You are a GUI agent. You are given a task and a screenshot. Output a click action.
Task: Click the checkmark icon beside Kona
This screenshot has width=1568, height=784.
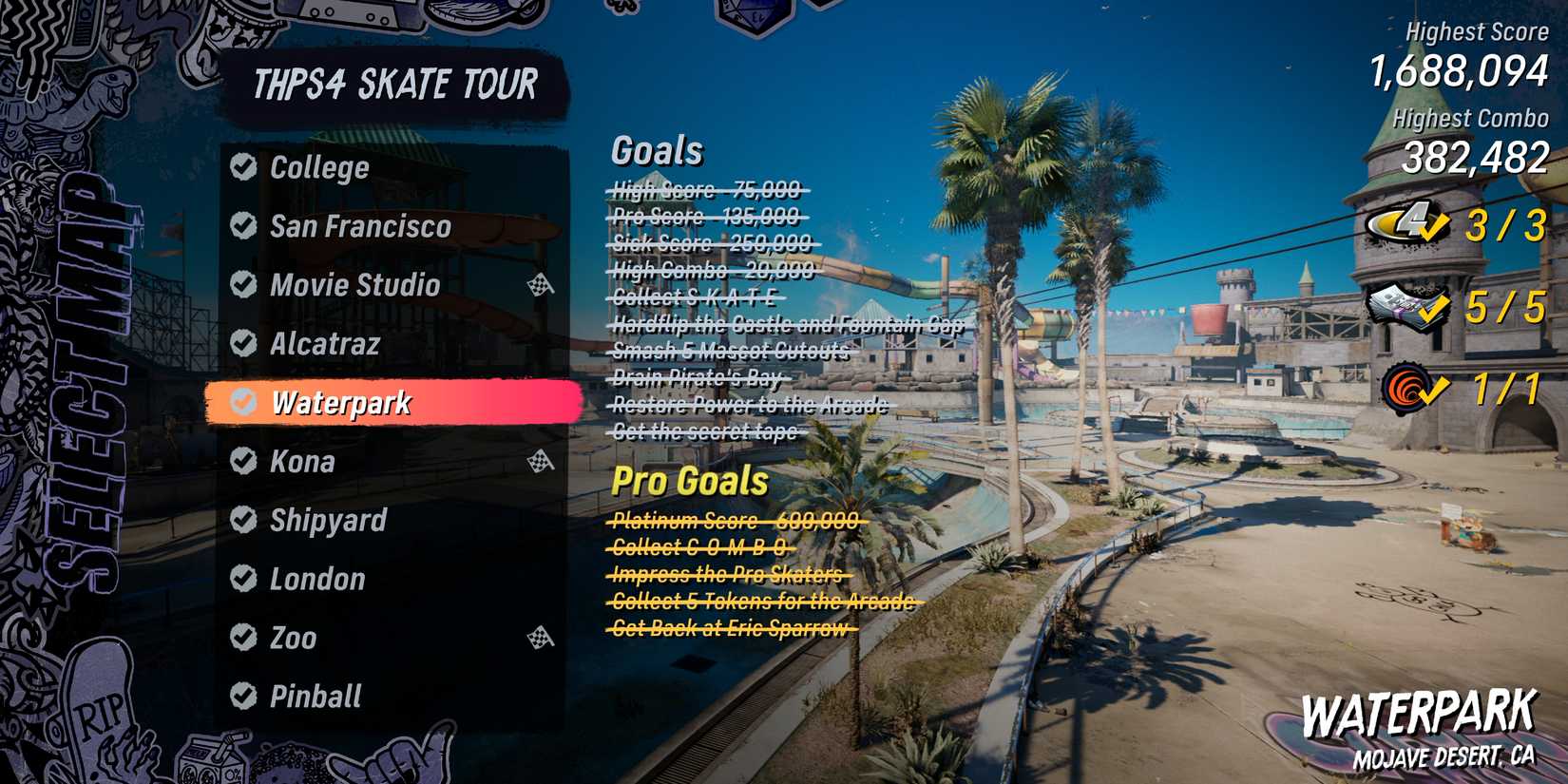243,462
